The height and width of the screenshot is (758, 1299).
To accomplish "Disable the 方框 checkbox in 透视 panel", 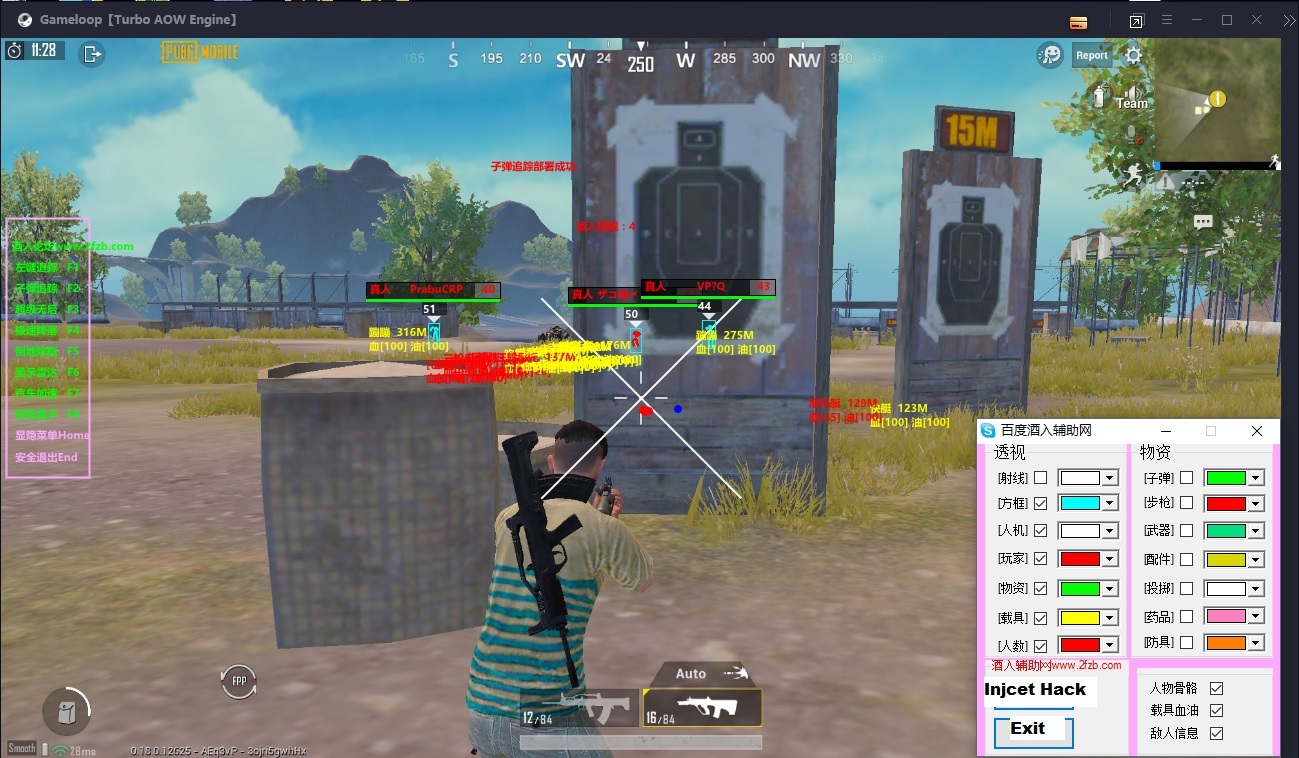I will pos(1040,503).
